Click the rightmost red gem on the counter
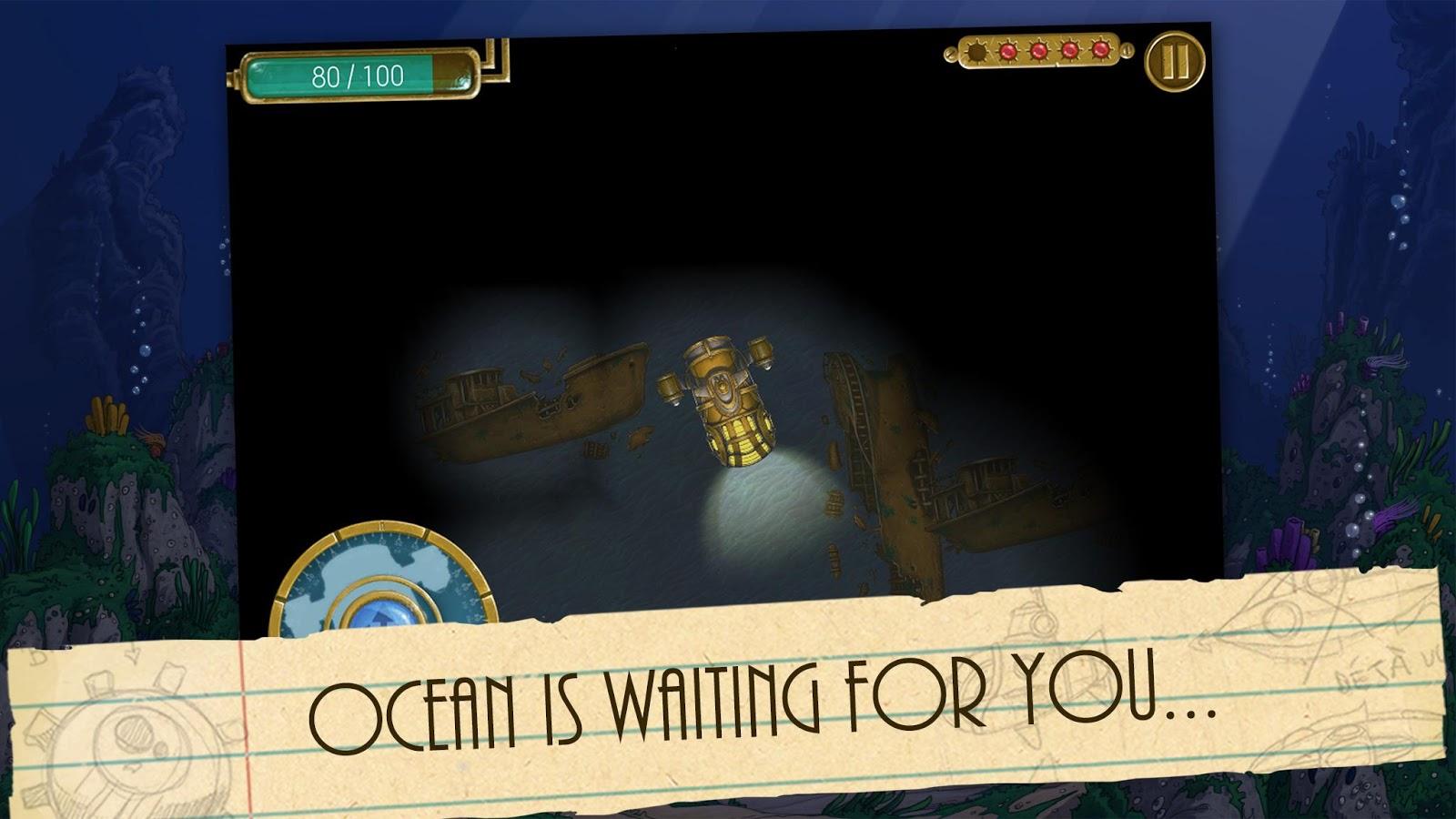The image size is (1456, 819). click(1101, 51)
